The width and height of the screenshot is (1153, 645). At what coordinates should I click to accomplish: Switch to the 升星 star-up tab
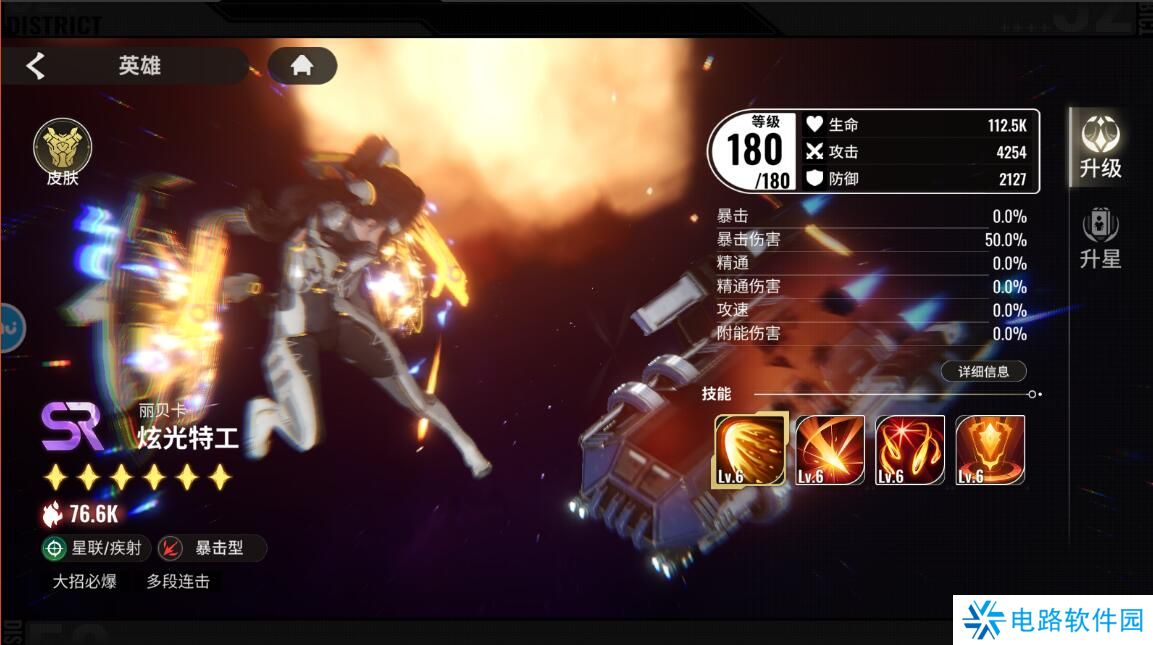click(1100, 239)
